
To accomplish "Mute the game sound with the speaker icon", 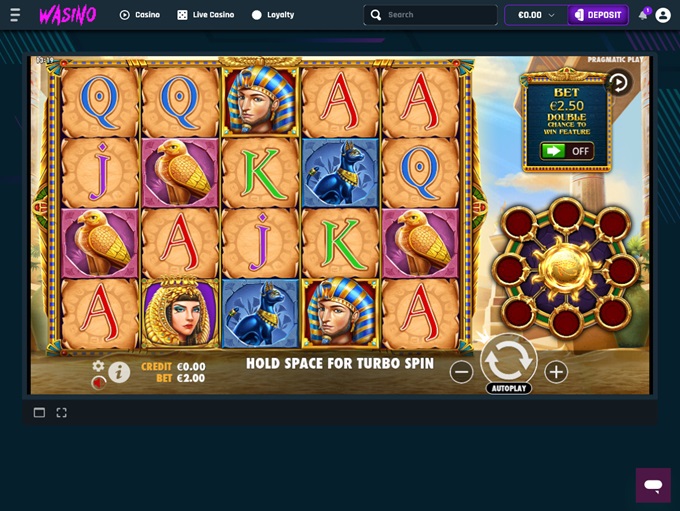I will coord(98,382).
